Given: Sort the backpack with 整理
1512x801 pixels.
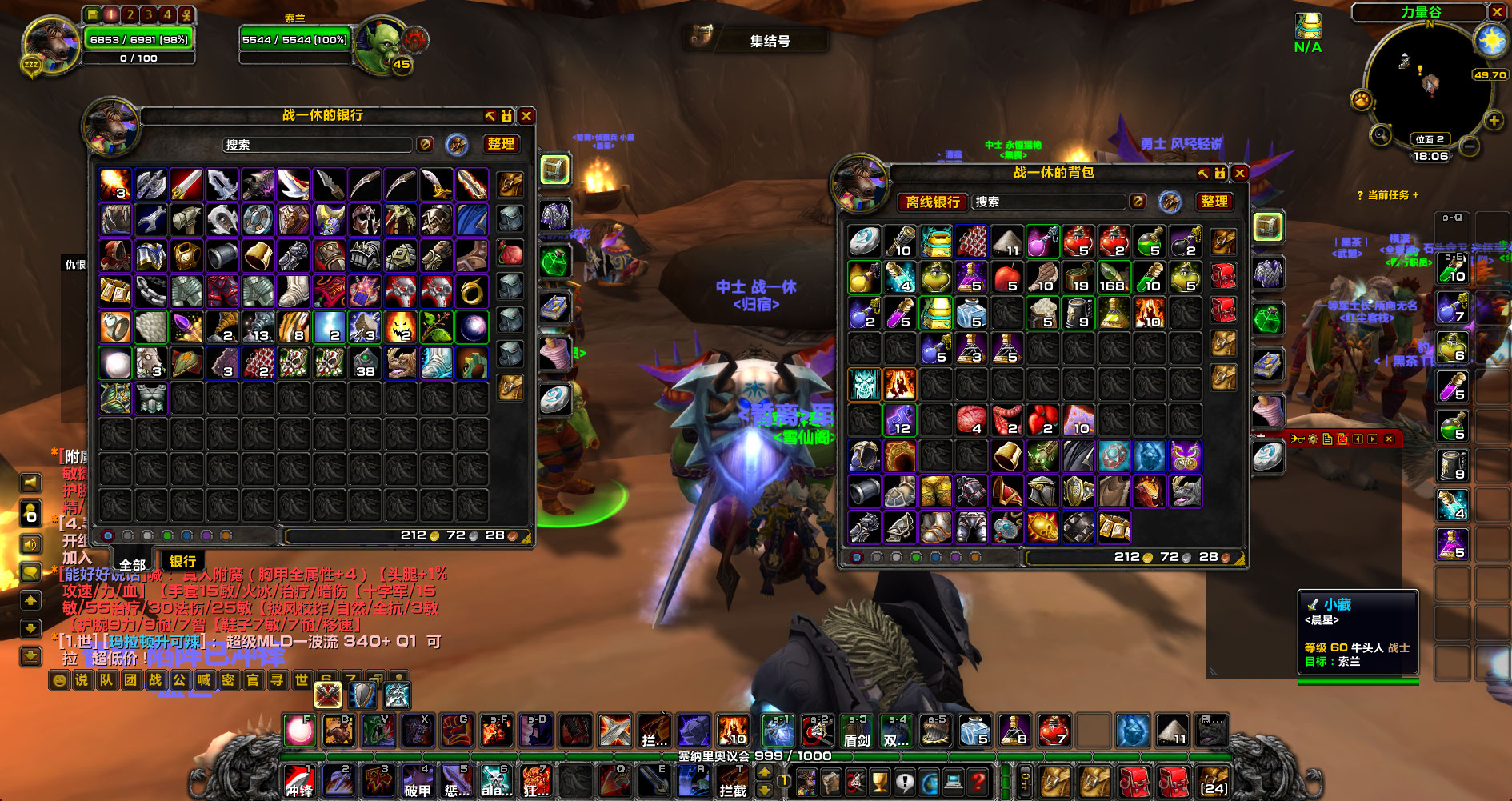Looking at the screenshot, I should (x=1214, y=202).
